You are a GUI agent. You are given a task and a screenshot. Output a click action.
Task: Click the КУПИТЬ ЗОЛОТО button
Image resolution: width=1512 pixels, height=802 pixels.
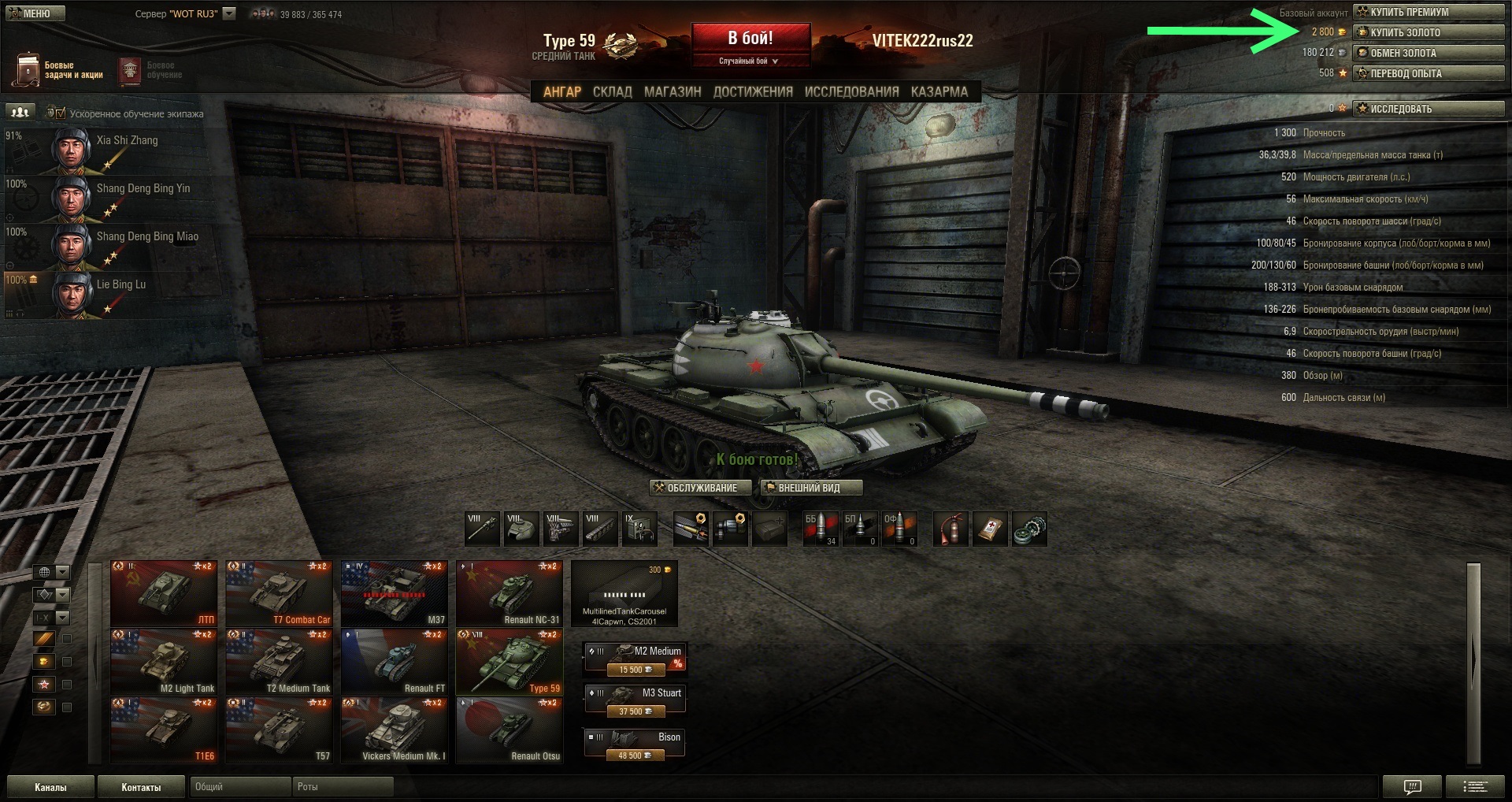pos(1428,32)
